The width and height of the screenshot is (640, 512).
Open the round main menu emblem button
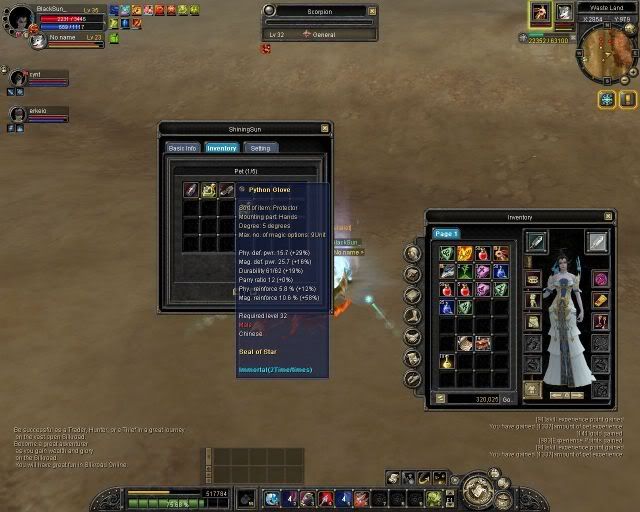[x=481, y=491]
